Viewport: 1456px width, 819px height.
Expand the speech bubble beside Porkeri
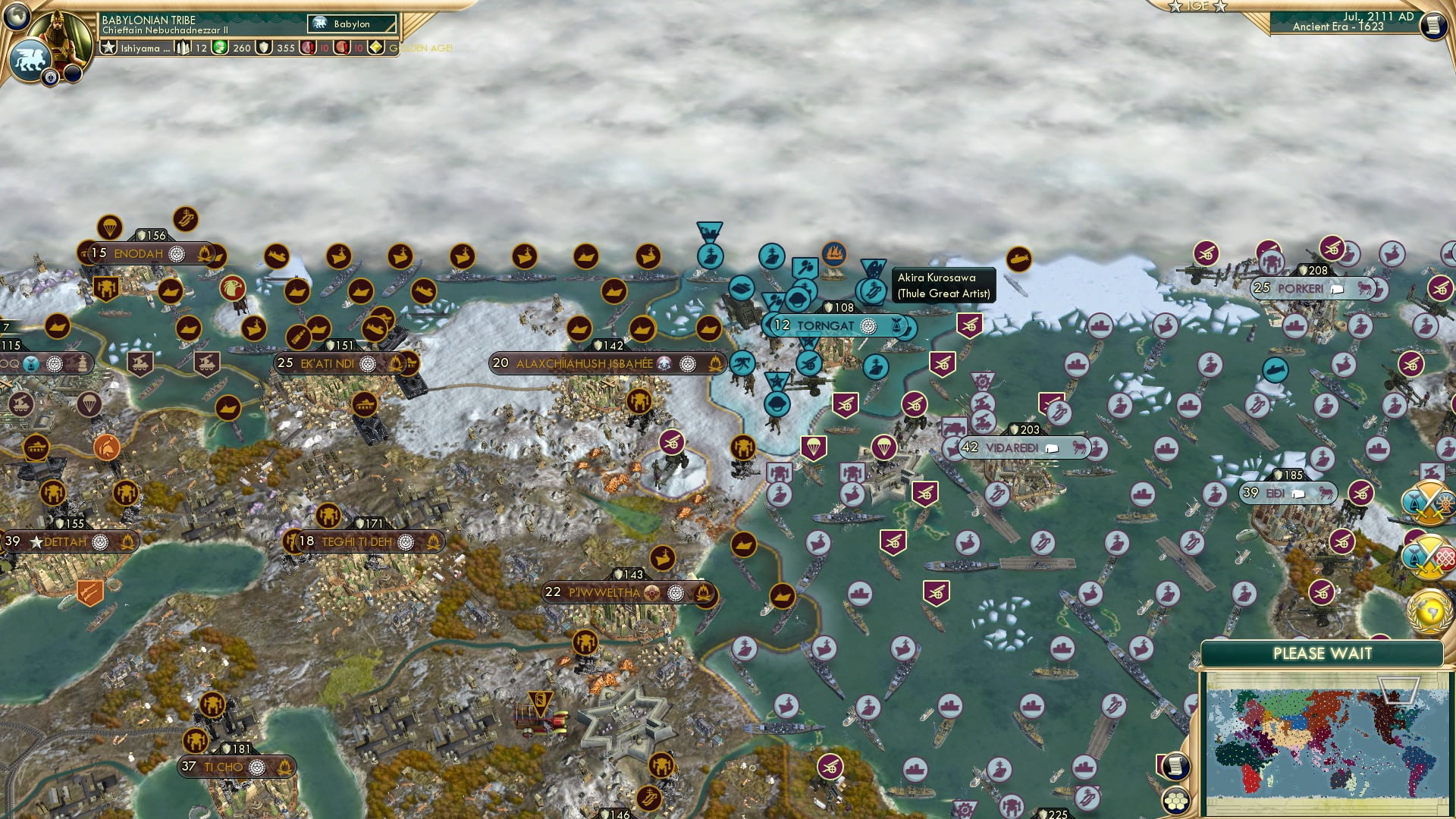click(x=1337, y=290)
